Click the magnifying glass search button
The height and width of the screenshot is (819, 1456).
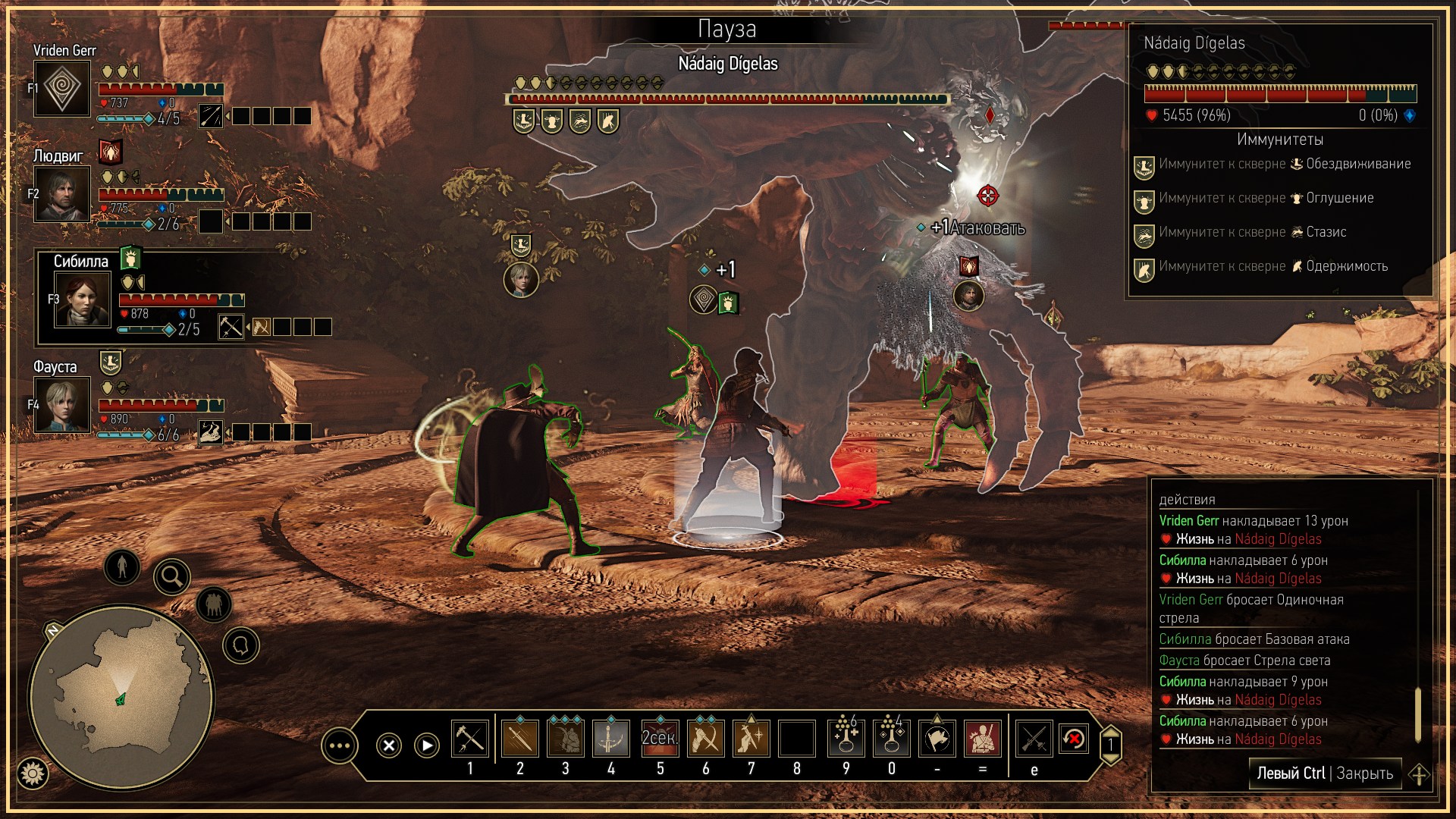pyautogui.click(x=172, y=578)
